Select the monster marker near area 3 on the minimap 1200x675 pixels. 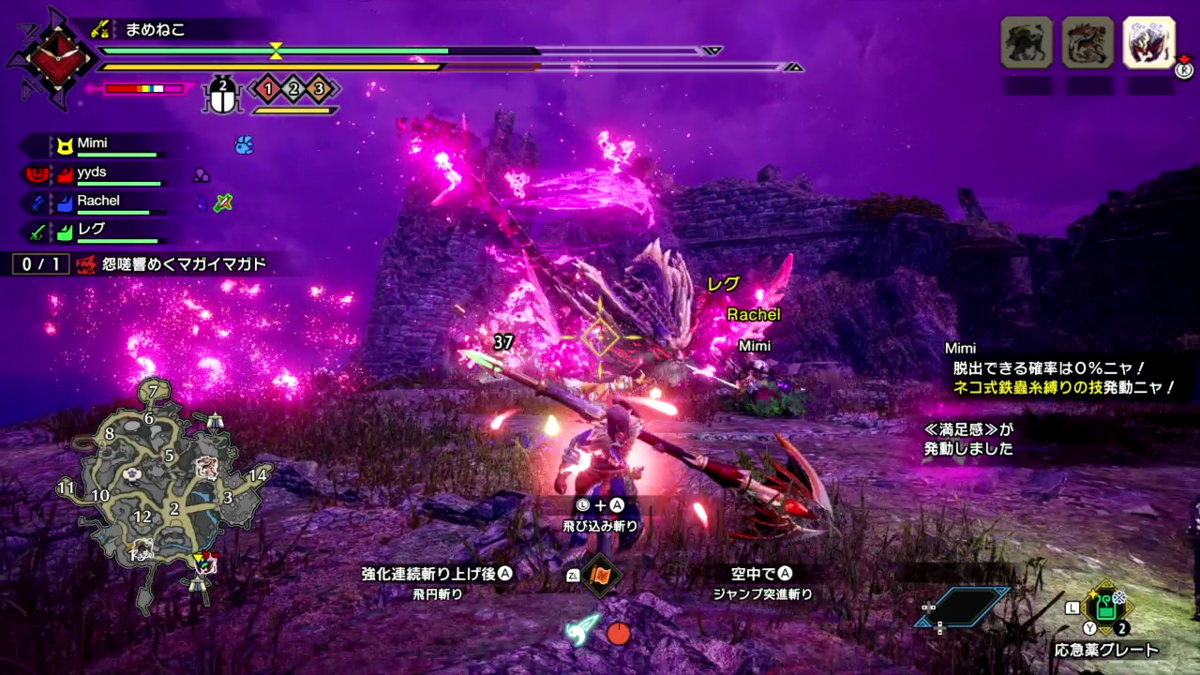(x=207, y=467)
